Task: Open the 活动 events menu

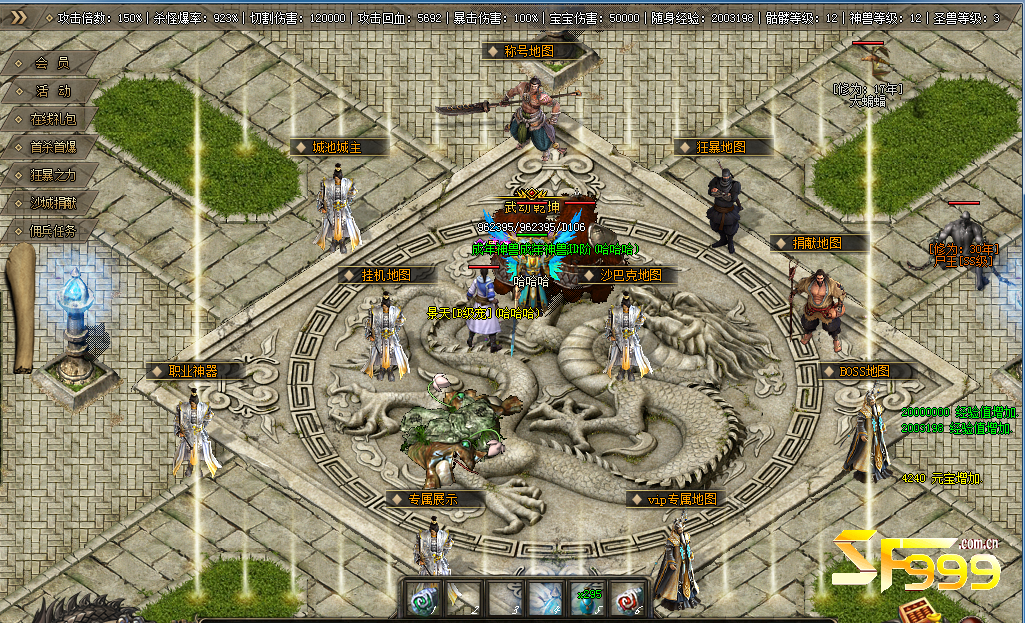Action: [52, 91]
